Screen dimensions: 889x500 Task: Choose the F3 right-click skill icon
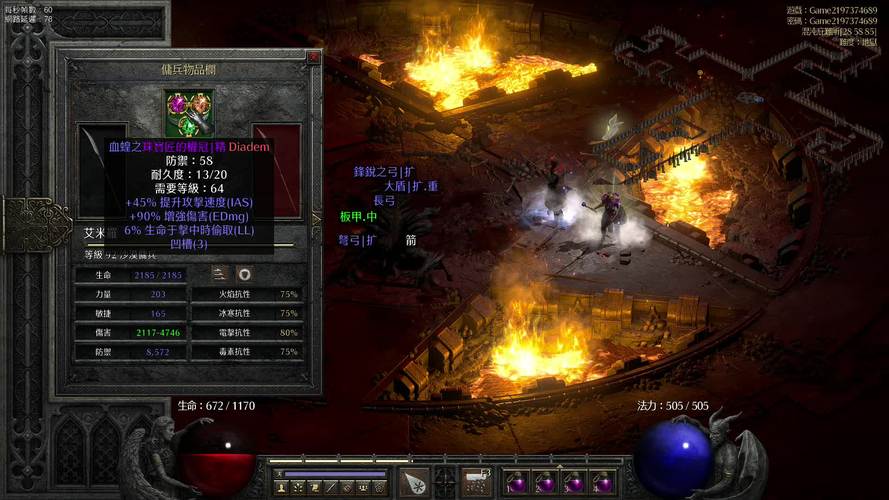(x=476, y=482)
